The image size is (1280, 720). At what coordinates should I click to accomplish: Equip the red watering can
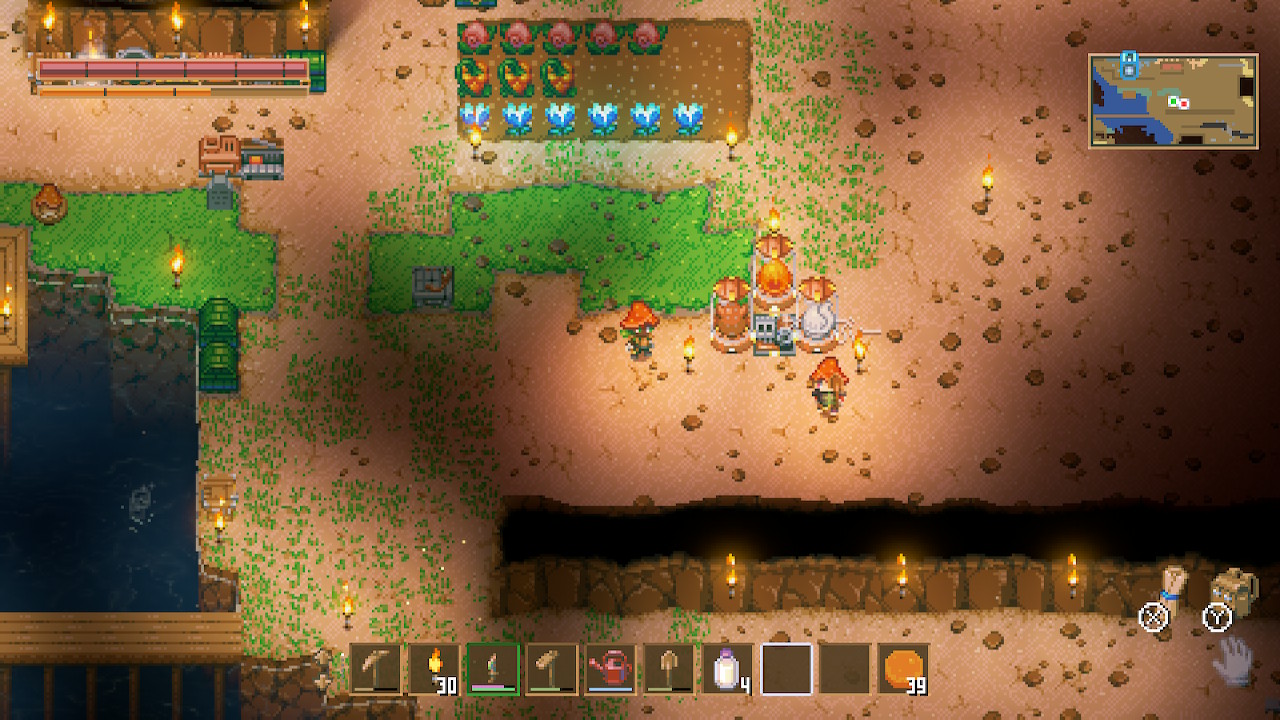pos(610,668)
